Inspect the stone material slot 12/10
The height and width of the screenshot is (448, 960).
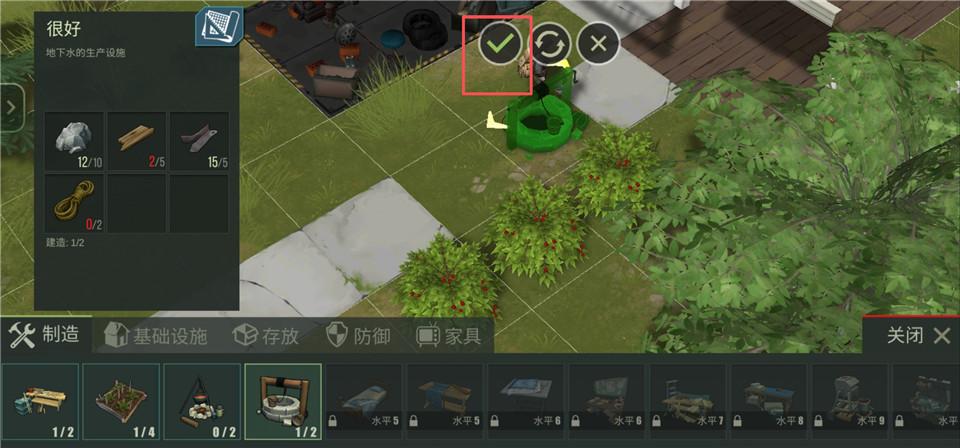[x=74, y=141]
